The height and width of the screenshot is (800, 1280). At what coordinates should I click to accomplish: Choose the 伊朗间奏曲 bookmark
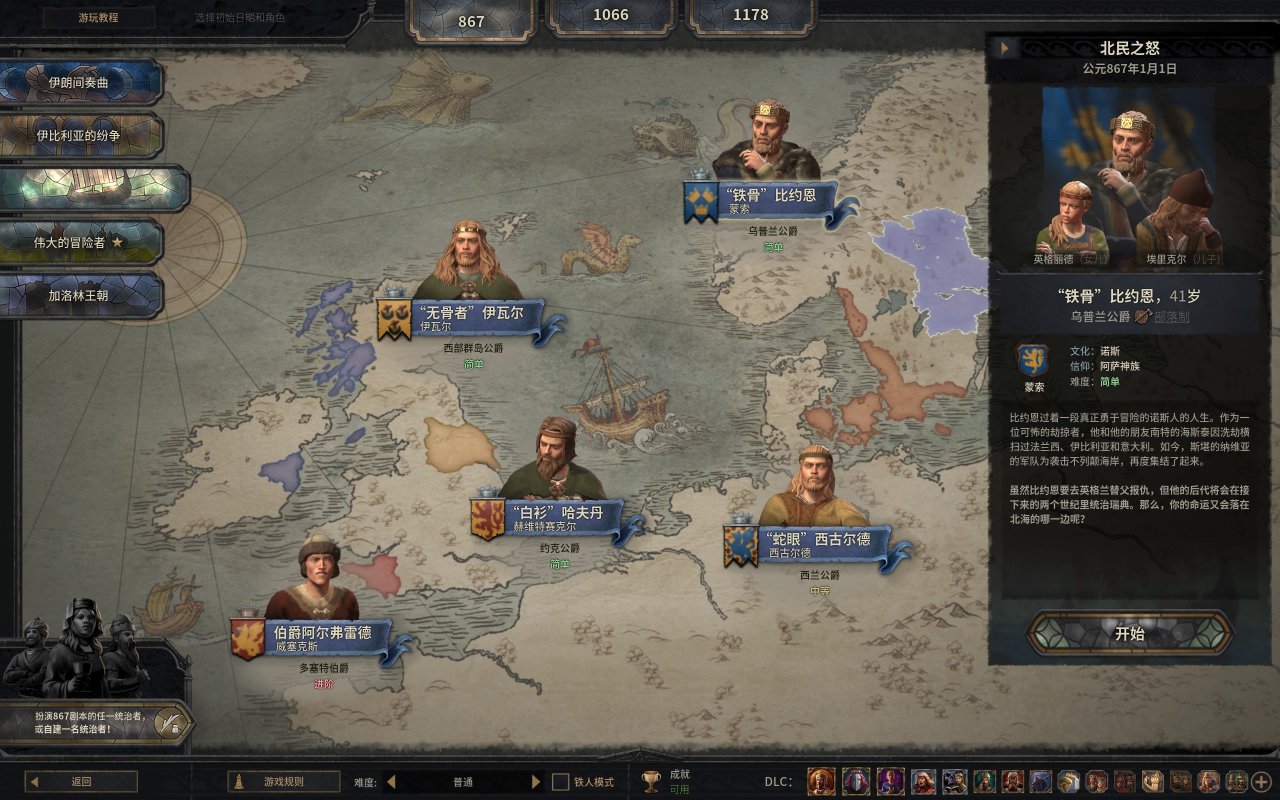[x=80, y=83]
